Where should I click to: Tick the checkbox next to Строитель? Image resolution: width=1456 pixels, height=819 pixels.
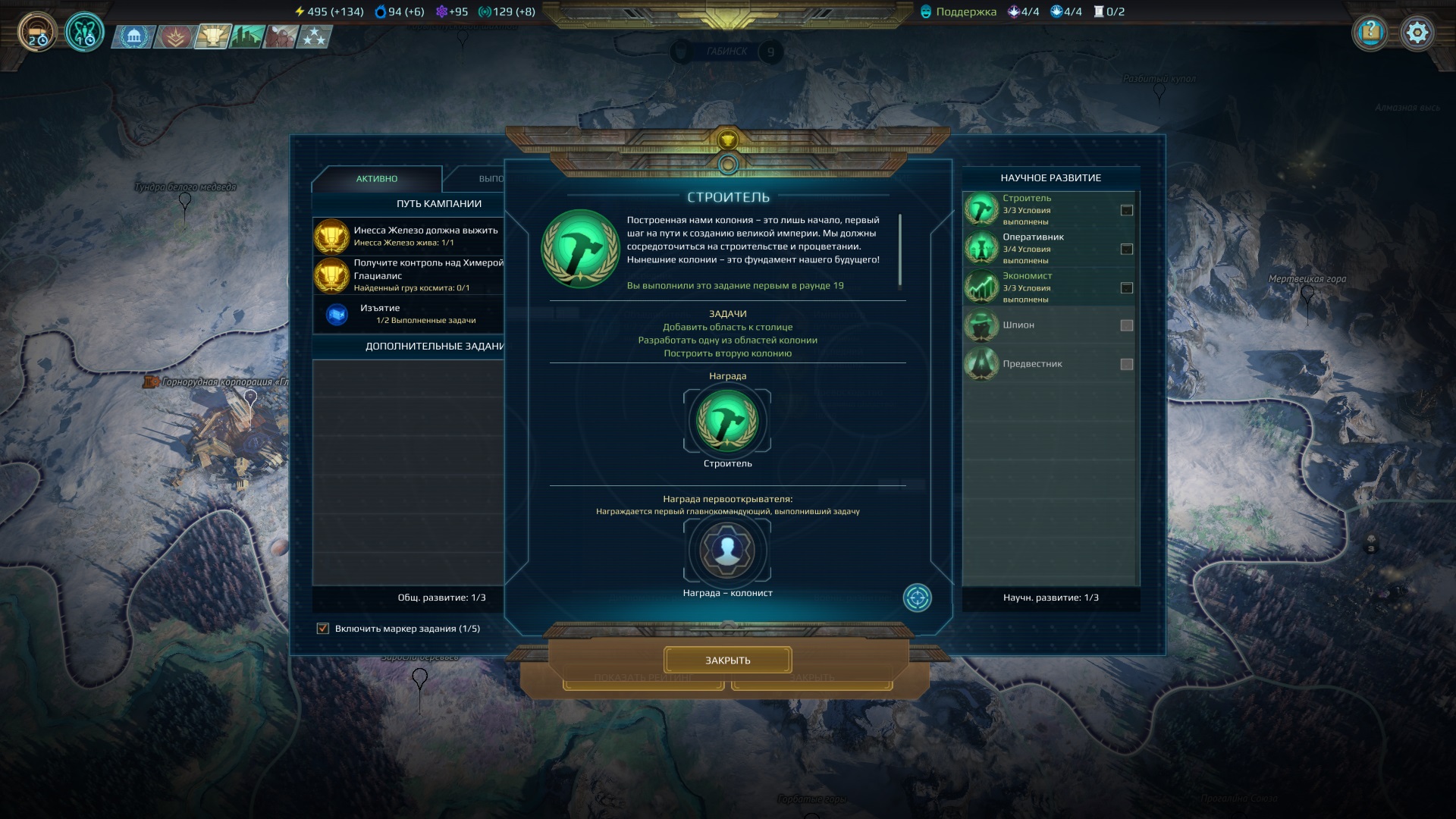[x=1127, y=210]
